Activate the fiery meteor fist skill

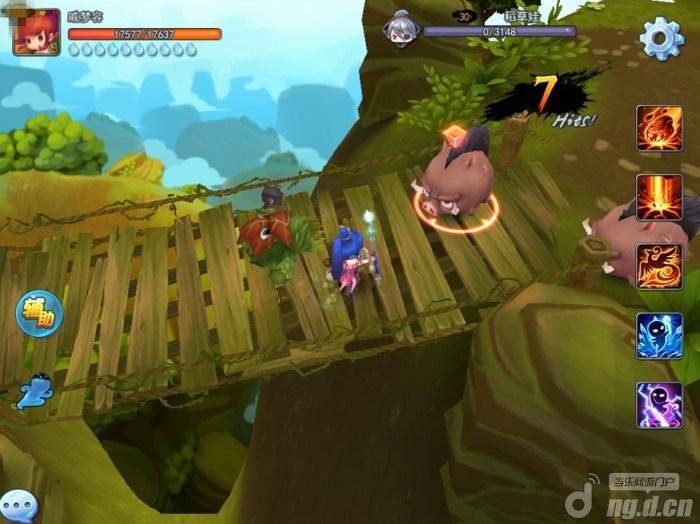tap(659, 128)
